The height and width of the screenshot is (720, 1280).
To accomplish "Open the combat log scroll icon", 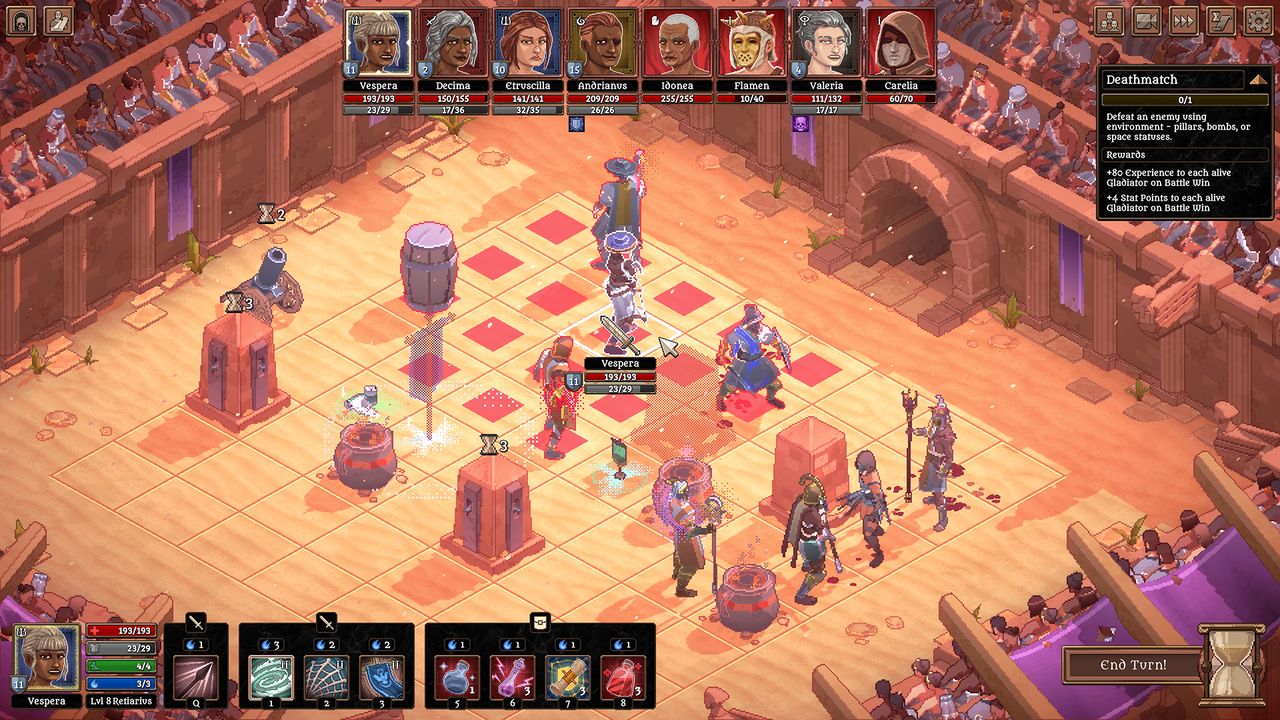I will (1221, 21).
